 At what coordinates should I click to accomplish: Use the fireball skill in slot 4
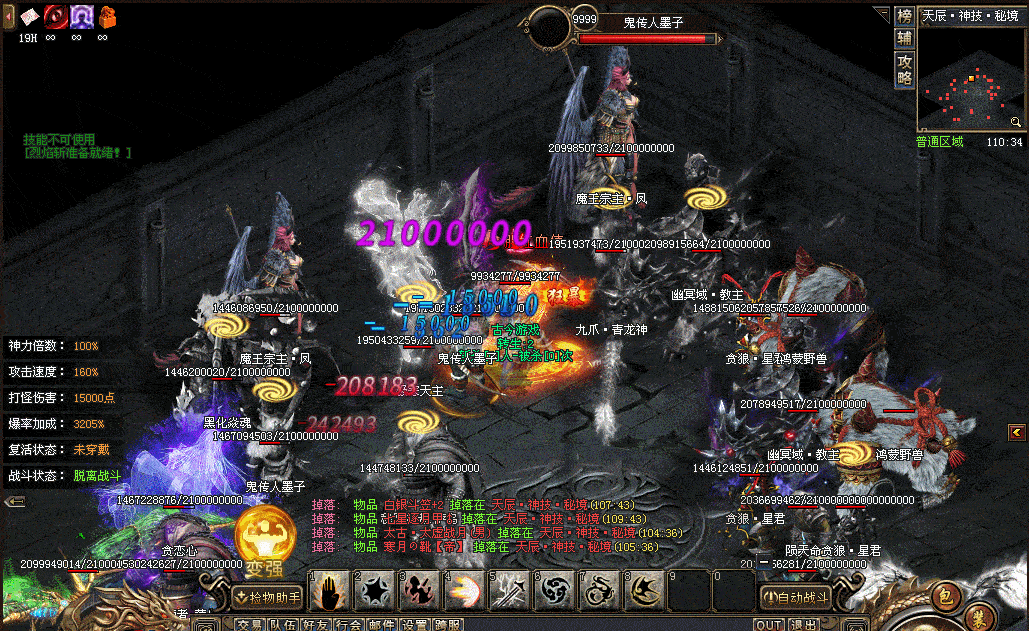pos(463,592)
